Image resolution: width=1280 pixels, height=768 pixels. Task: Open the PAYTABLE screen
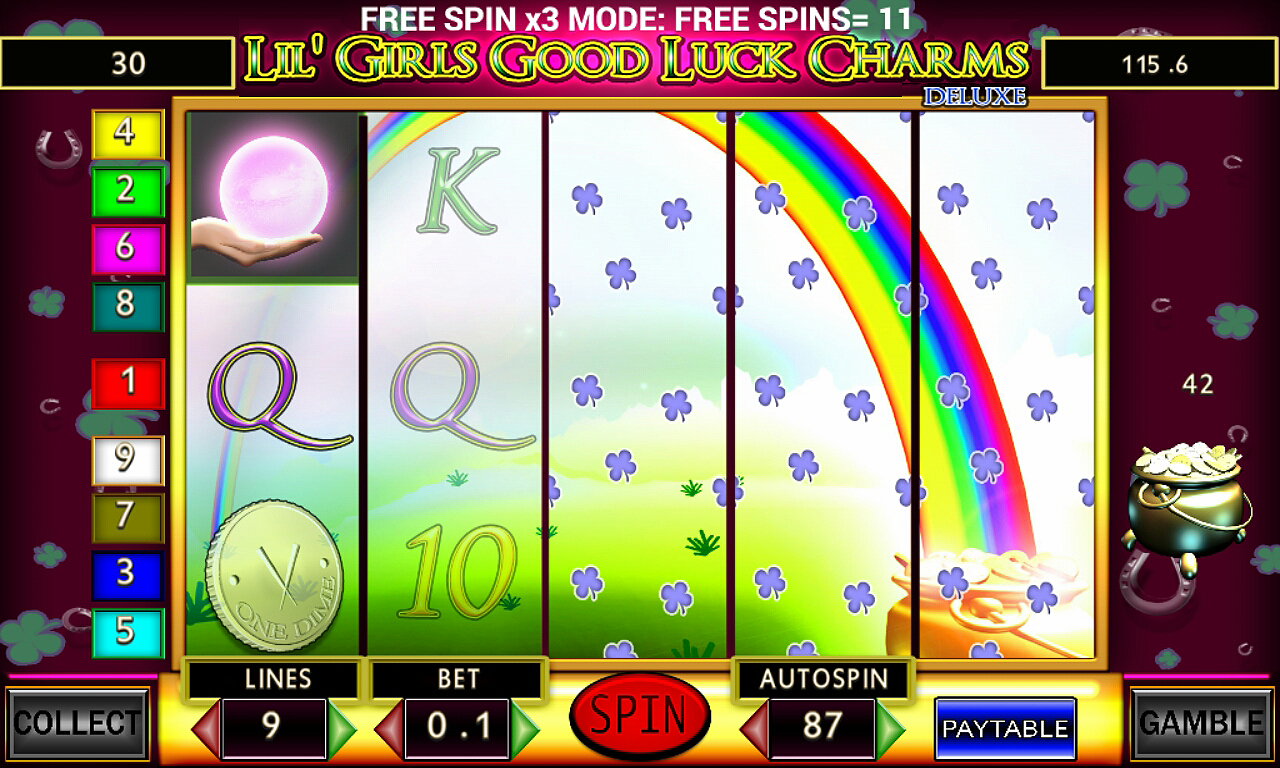click(1004, 730)
